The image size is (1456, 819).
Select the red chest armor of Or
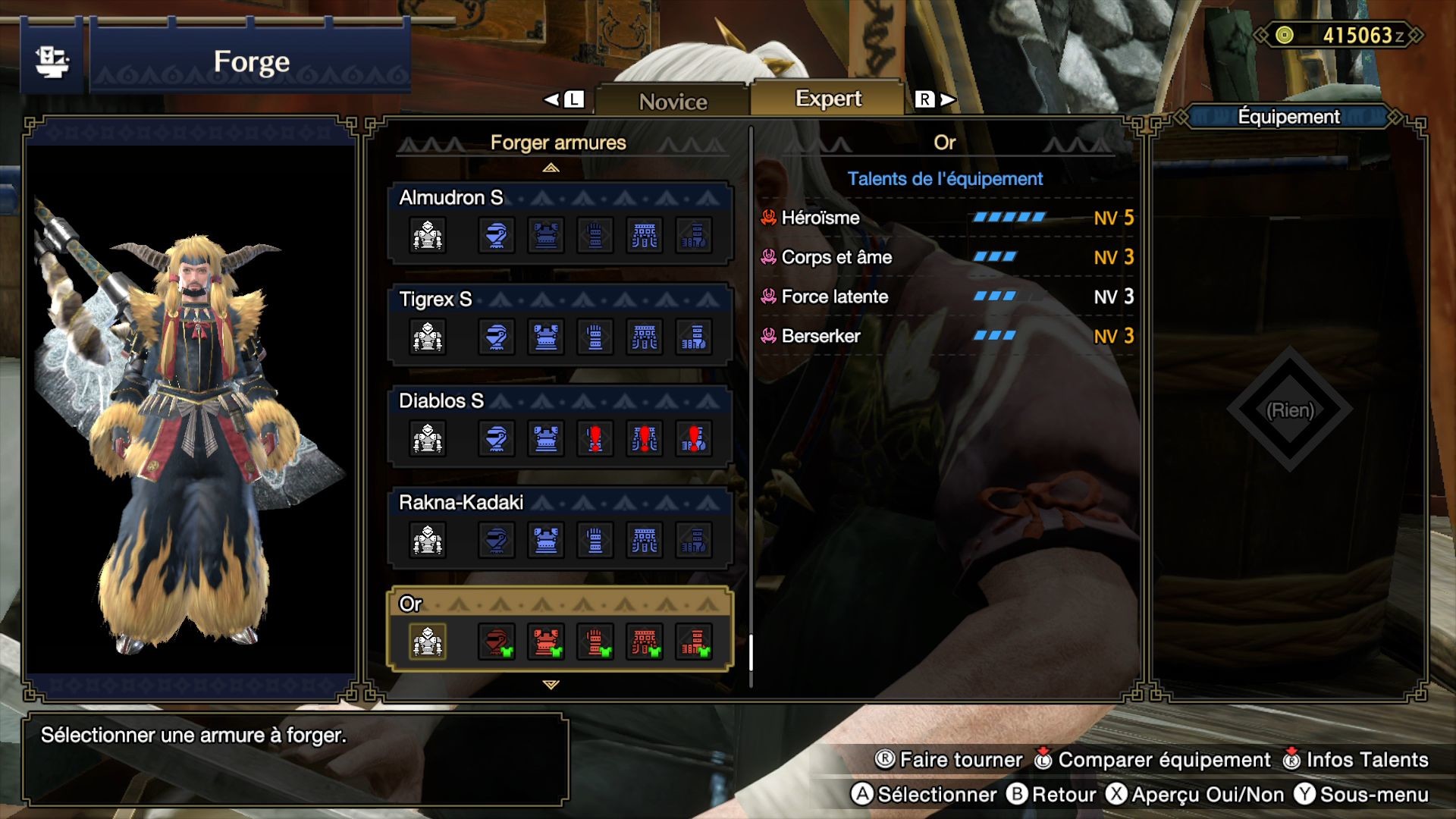[x=546, y=642]
